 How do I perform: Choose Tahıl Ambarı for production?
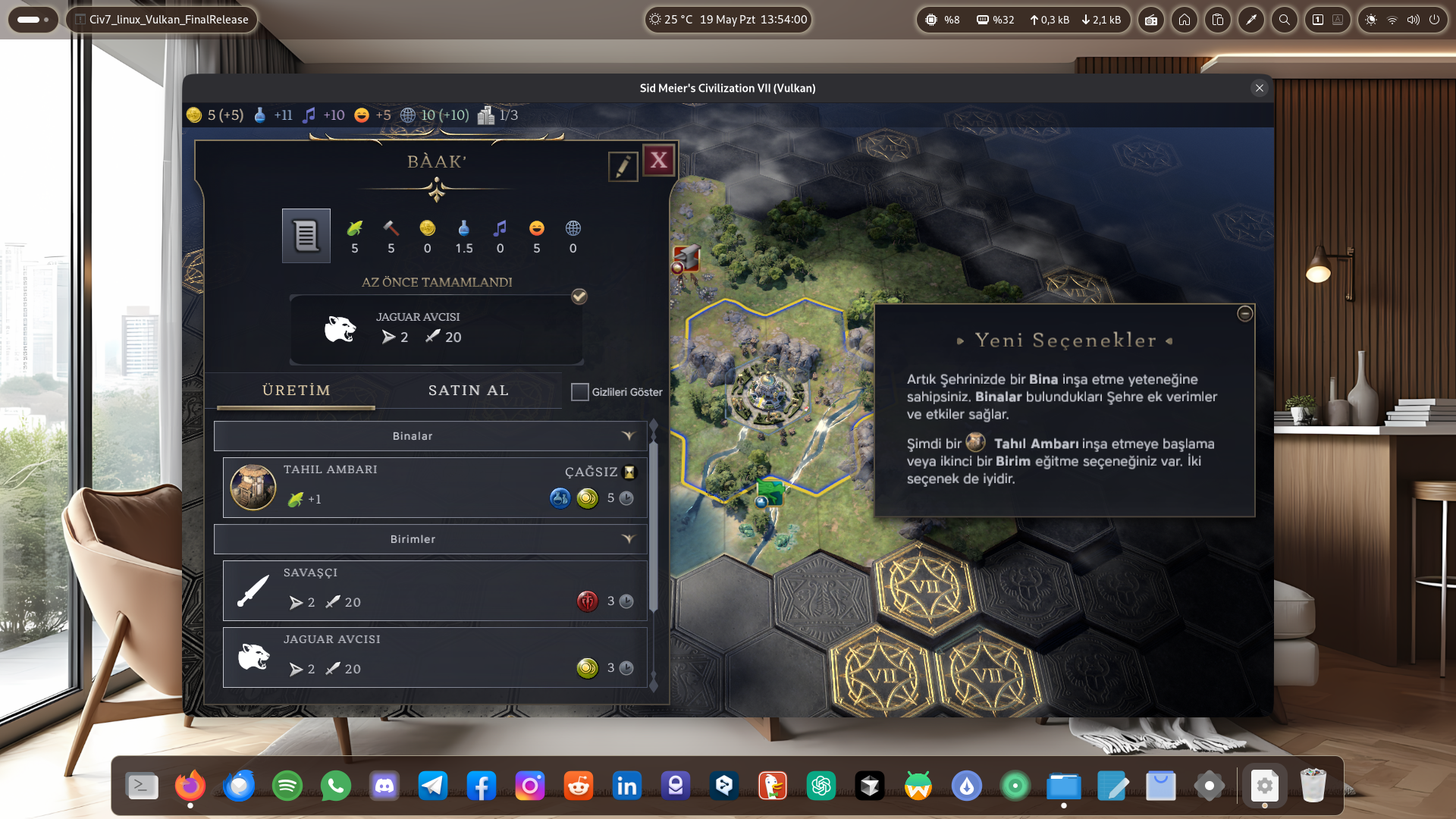tap(435, 487)
